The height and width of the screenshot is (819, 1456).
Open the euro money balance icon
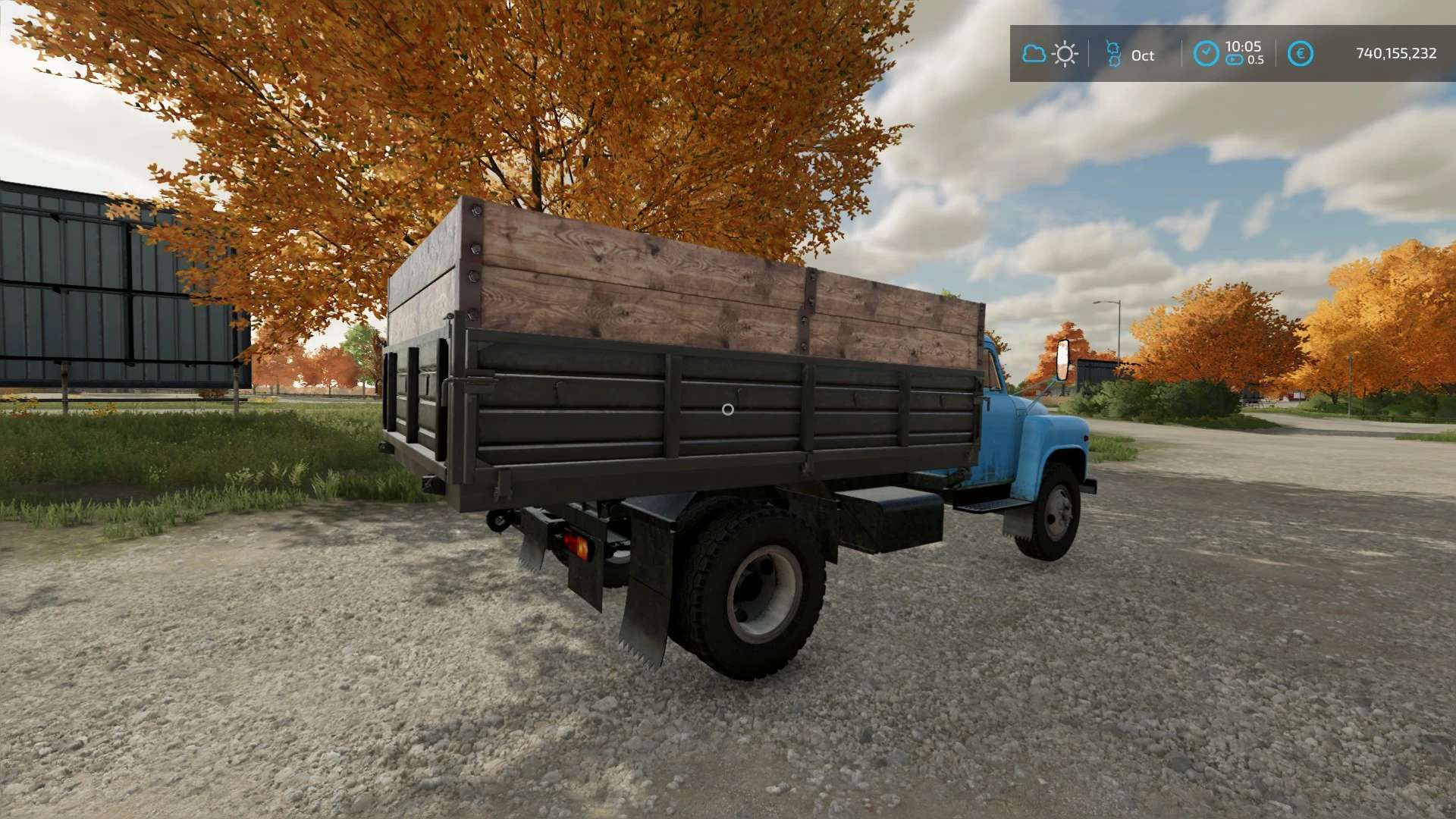pos(1300,54)
